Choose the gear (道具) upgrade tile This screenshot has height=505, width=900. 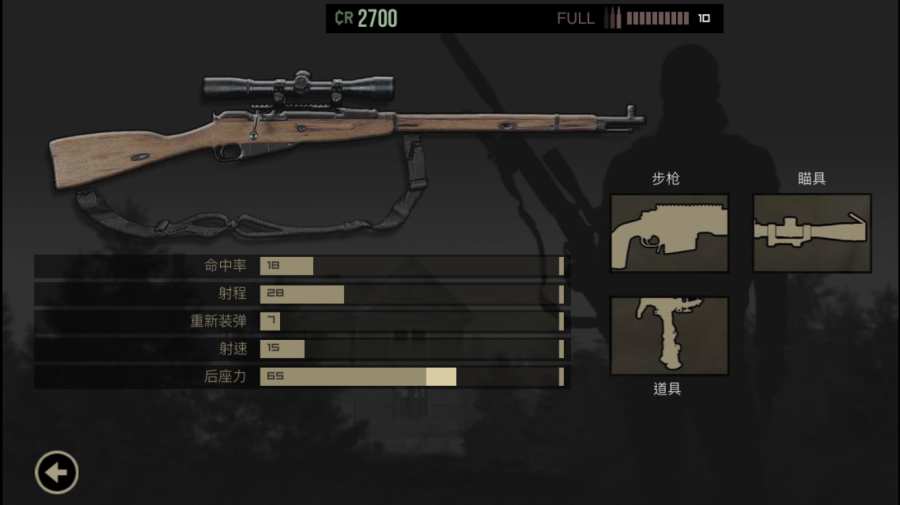coord(669,335)
